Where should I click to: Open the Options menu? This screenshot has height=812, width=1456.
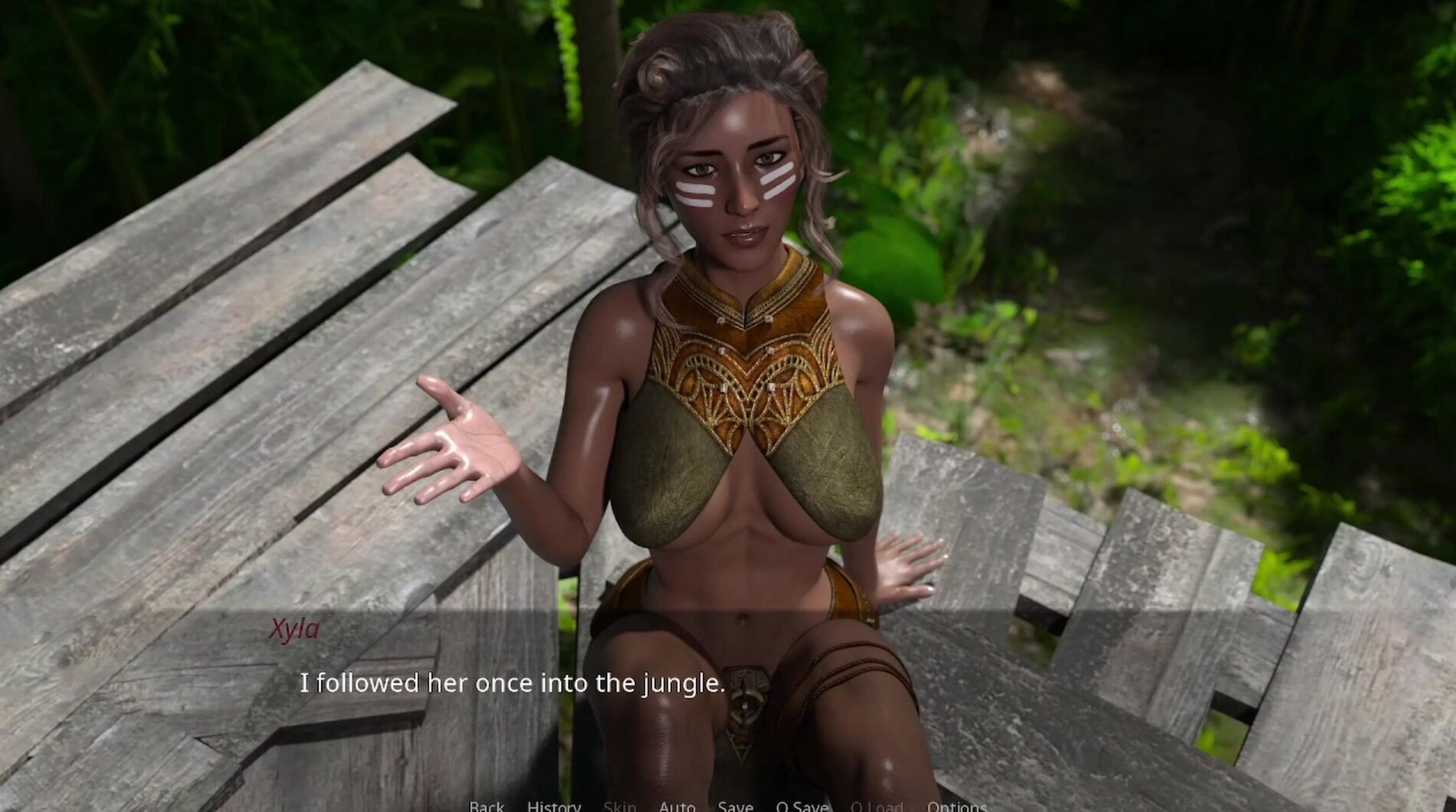pos(956,806)
